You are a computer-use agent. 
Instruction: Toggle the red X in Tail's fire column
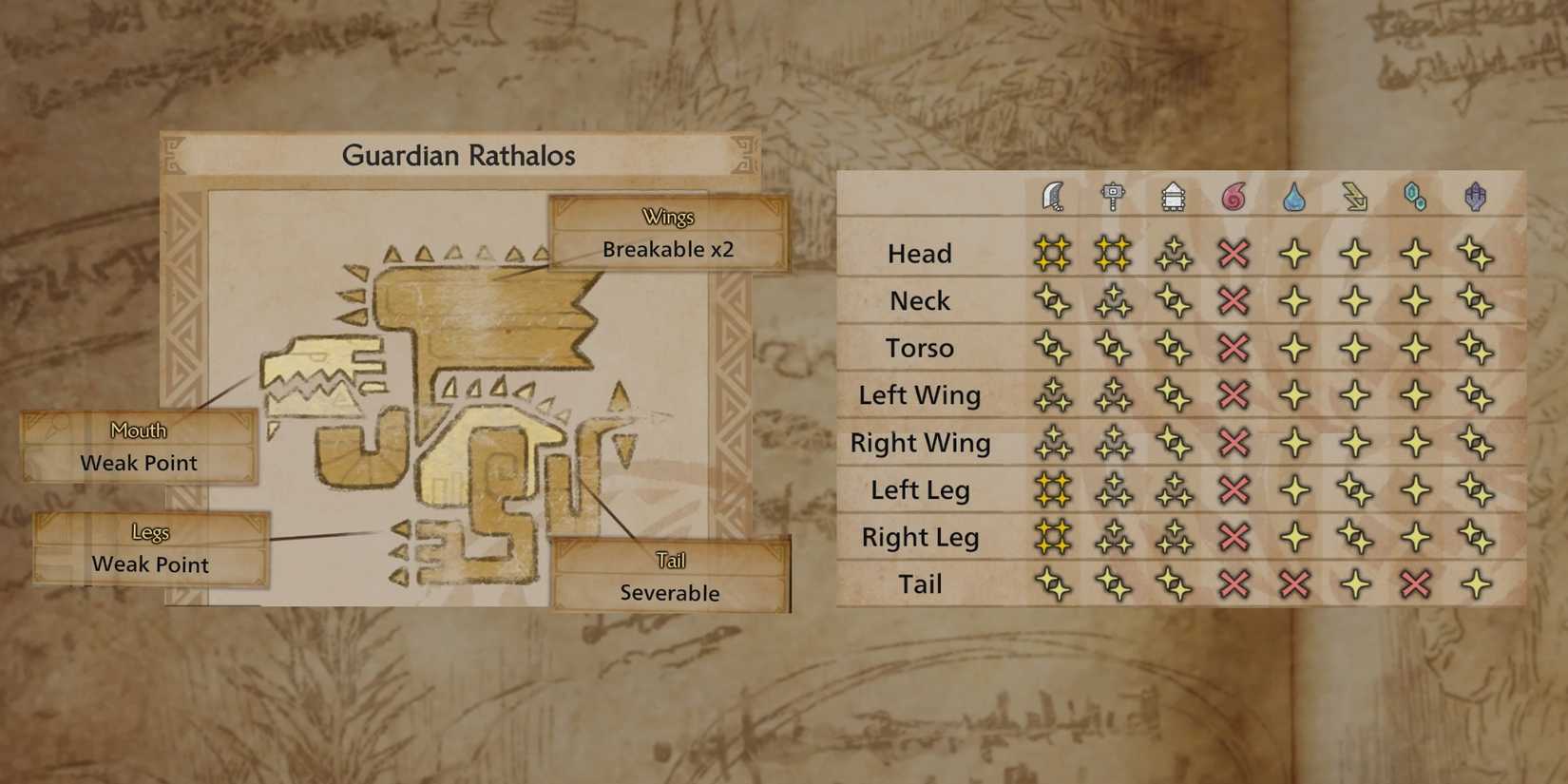pyautogui.click(x=1234, y=584)
